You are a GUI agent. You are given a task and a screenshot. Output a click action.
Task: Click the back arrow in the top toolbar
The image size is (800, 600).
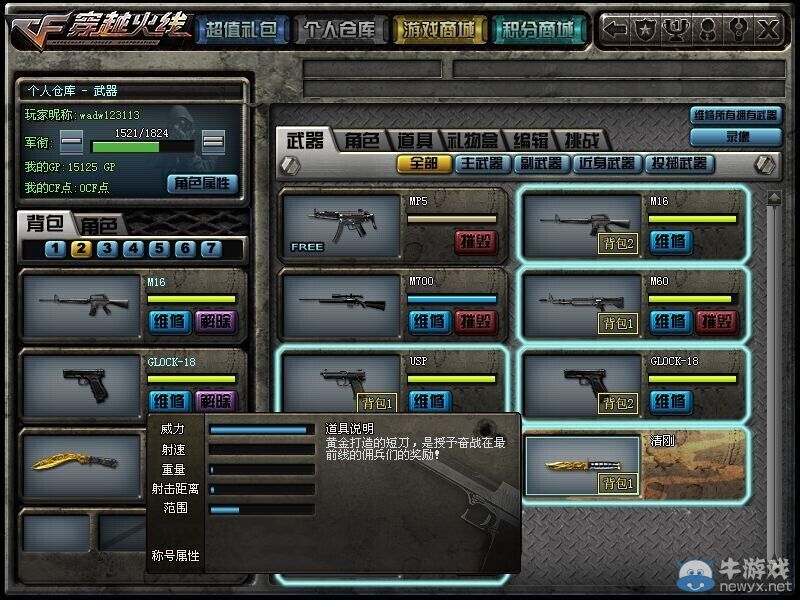click(617, 30)
